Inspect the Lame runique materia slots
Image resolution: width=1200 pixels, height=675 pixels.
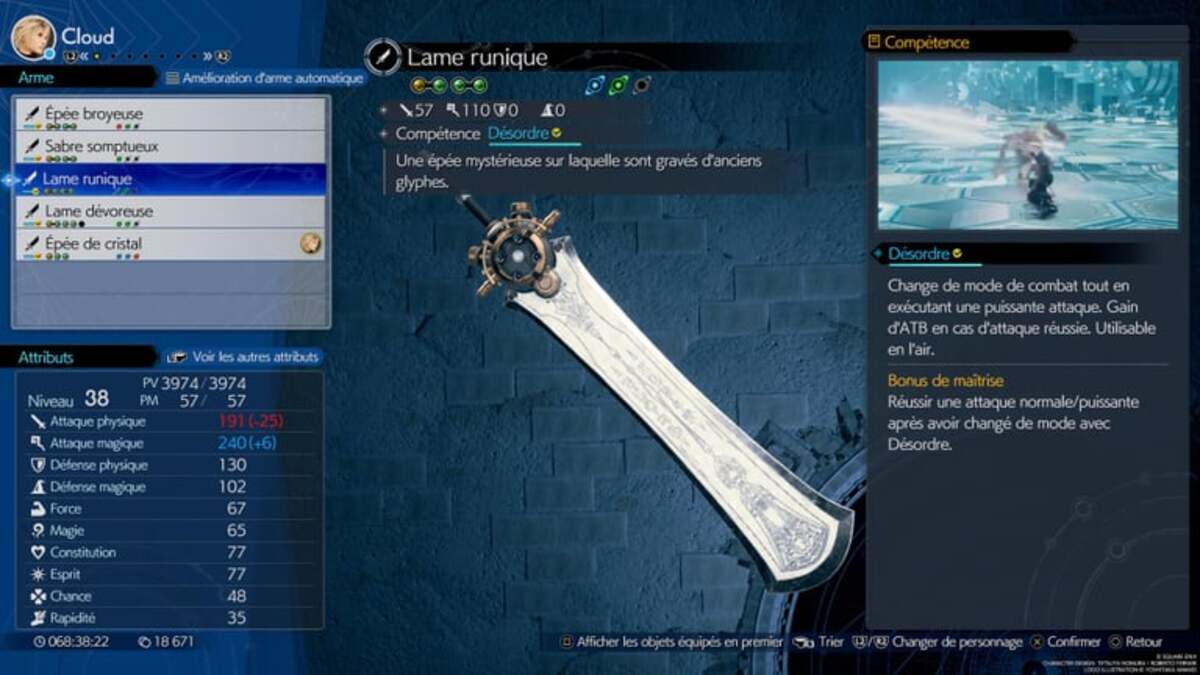pyautogui.click(x=449, y=86)
